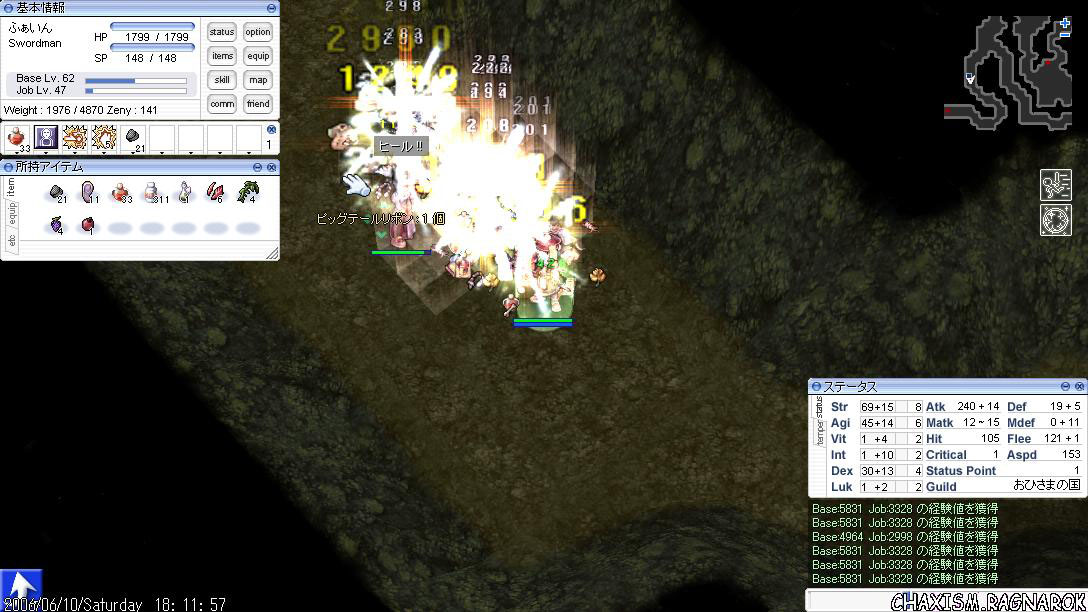1088x612 pixels.
Task: Click the running figure status icon
Action: pos(1055,184)
